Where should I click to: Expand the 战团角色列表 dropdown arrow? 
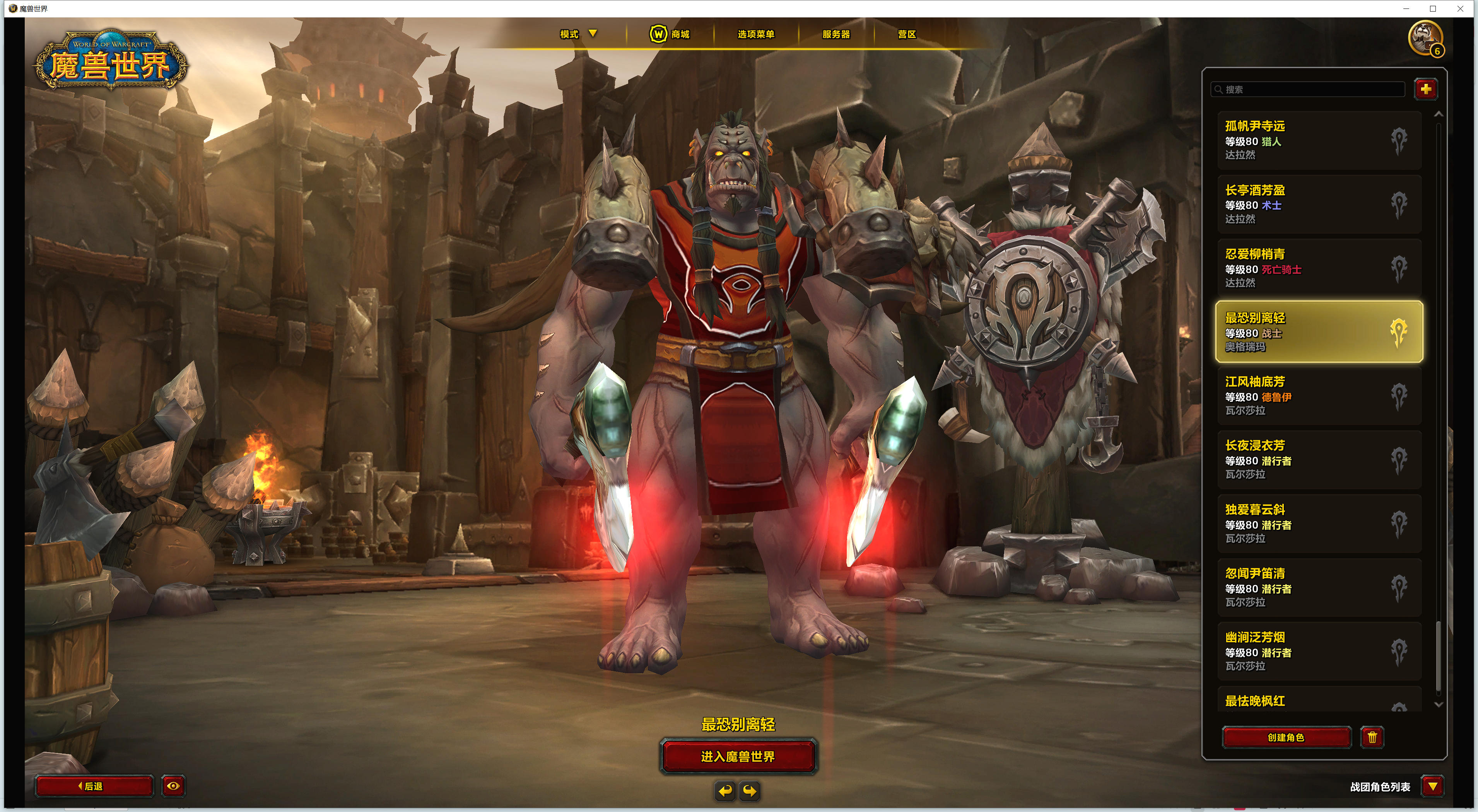(x=1433, y=786)
